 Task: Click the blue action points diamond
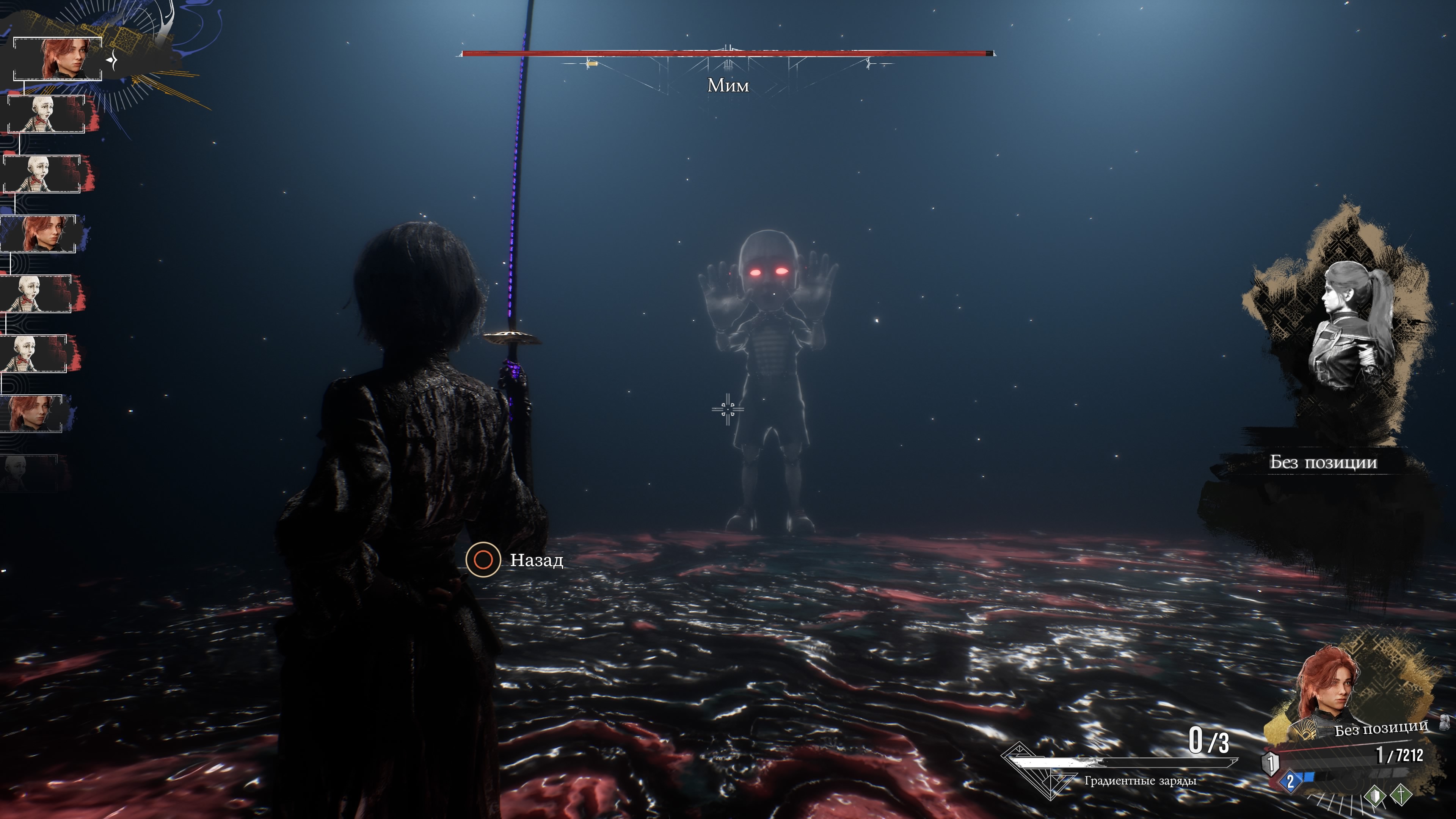[x=1290, y=782]
